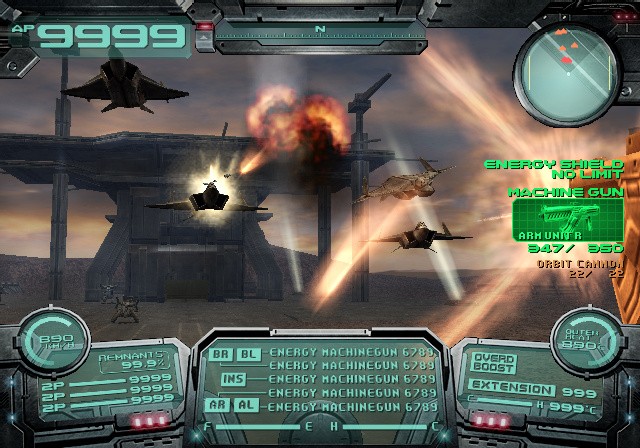Select the AR weapon slot tag

[x=219, y=405]
